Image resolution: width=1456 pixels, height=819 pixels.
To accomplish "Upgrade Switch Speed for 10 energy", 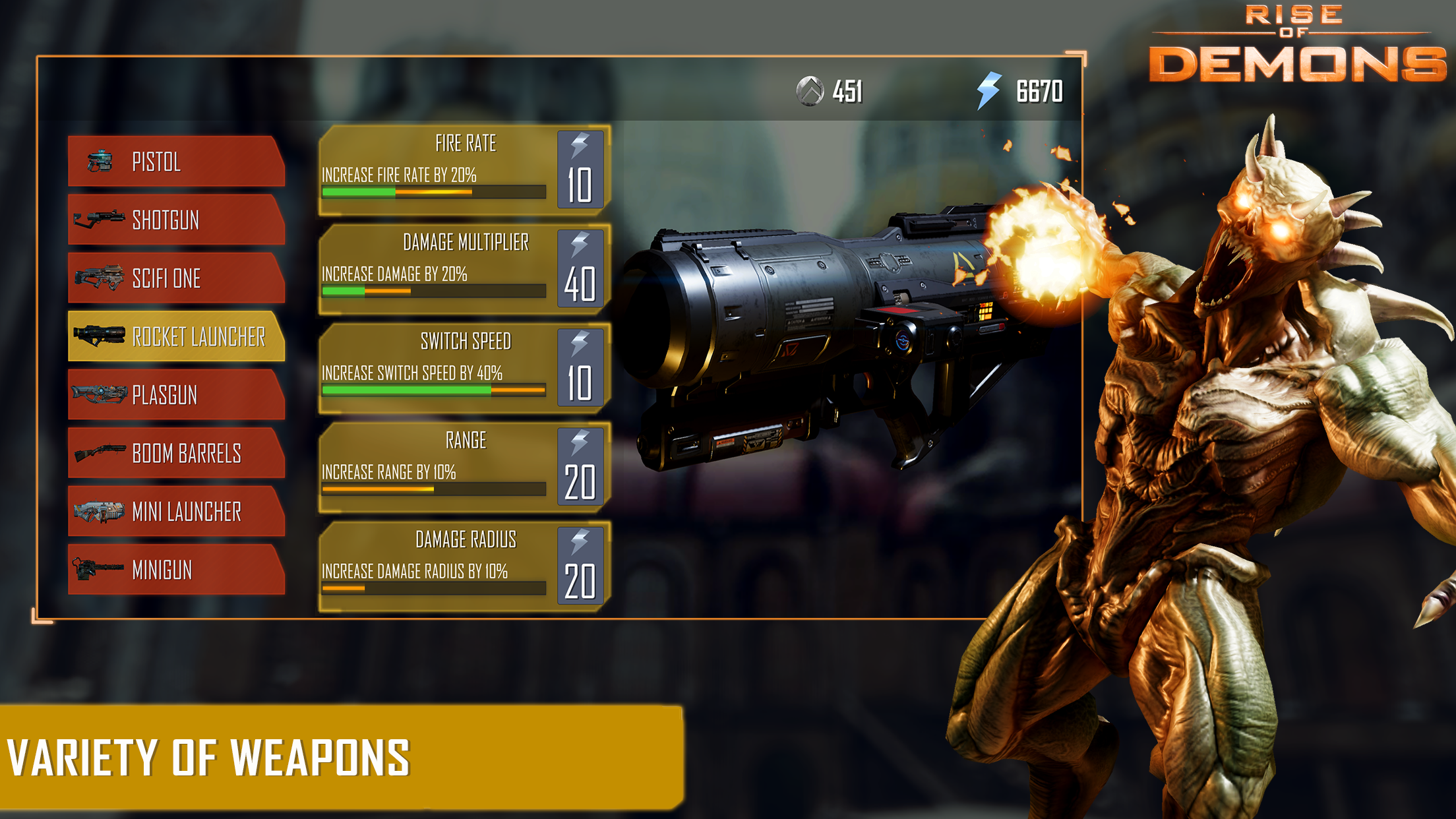I will click(x=580, y=368).
